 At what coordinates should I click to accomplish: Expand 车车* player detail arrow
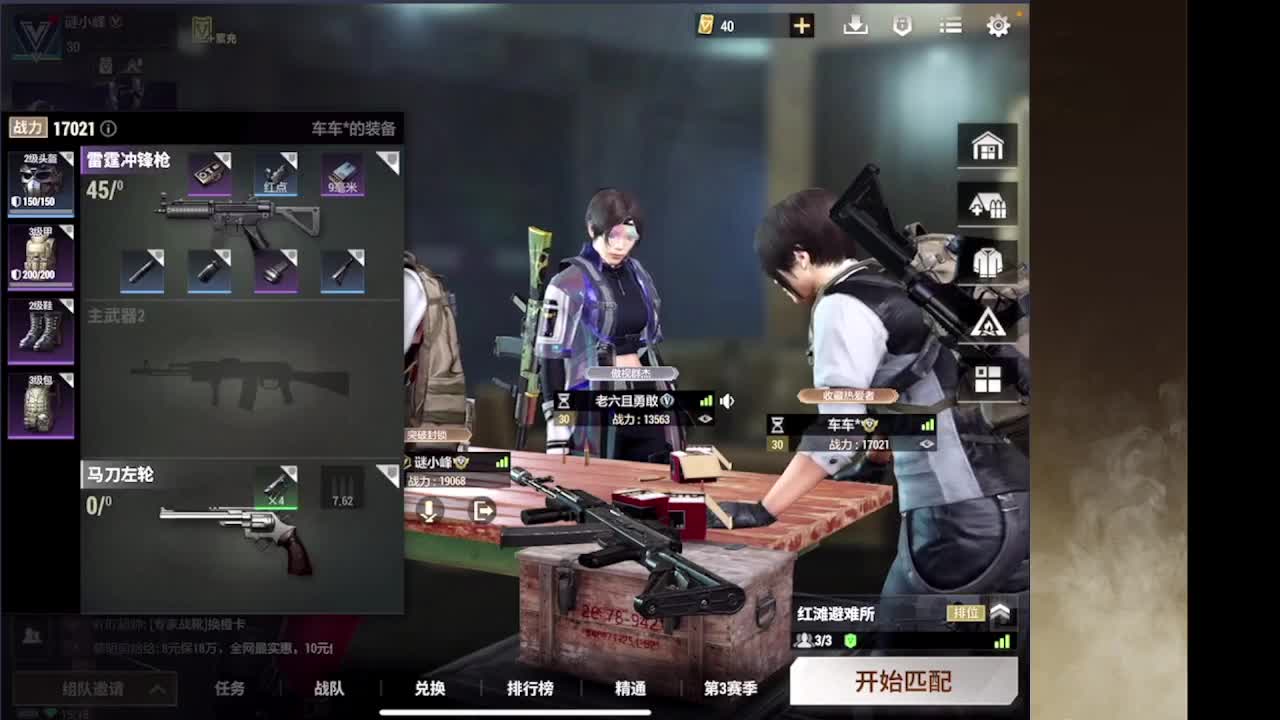[926, 441]
